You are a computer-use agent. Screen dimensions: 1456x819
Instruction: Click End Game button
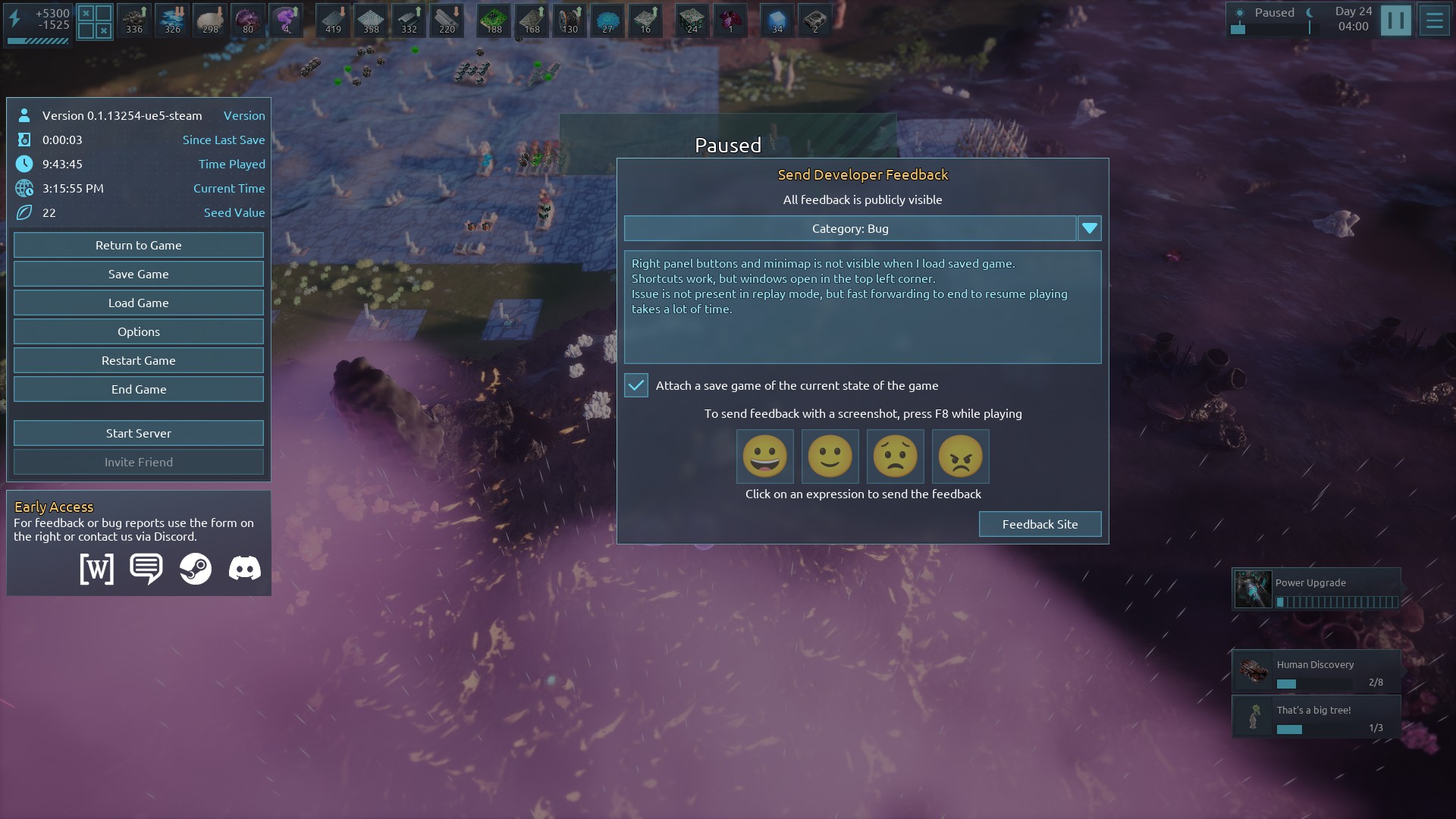138,389
